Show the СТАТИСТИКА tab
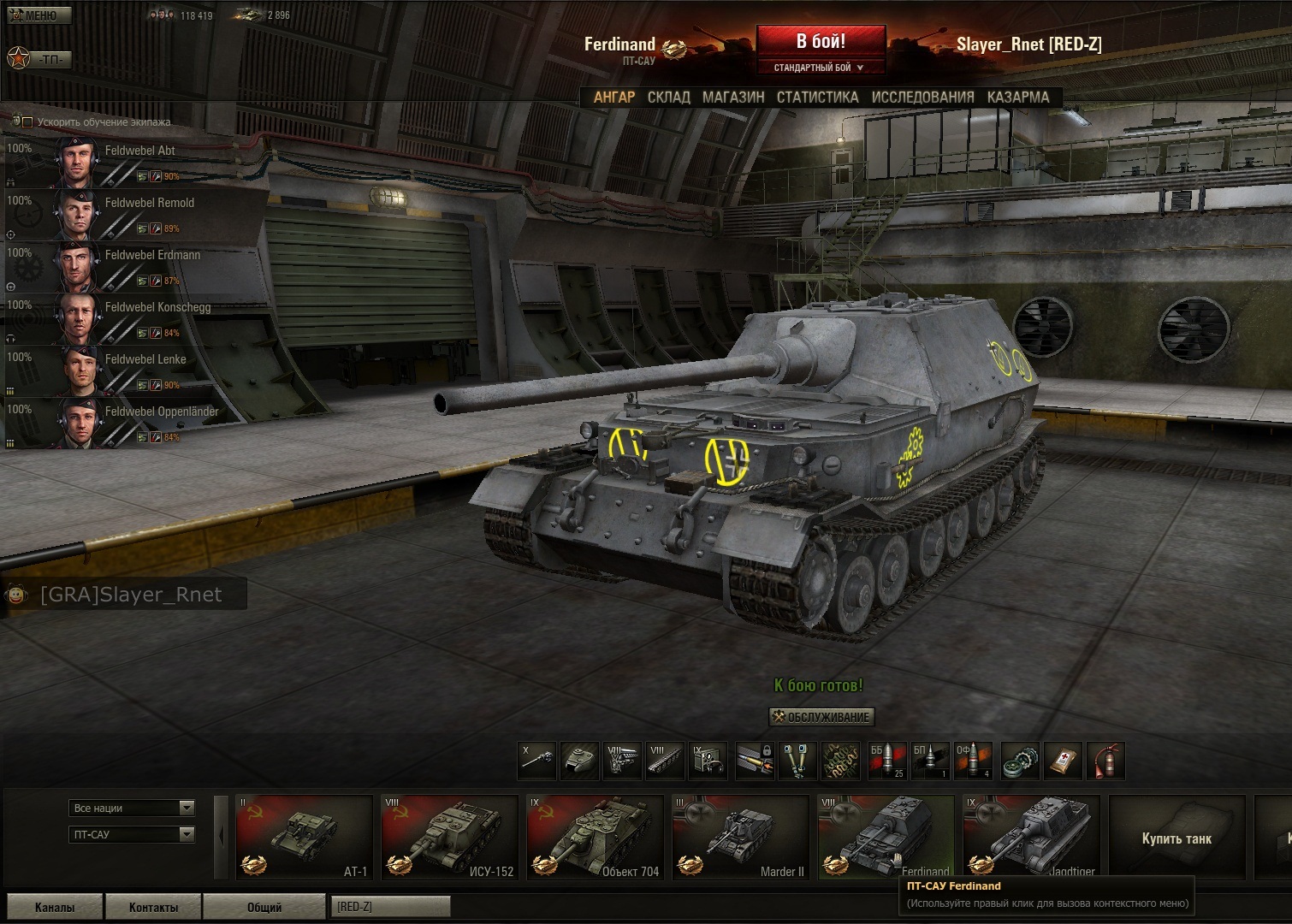1292x924 pixels. click(817, 98)
